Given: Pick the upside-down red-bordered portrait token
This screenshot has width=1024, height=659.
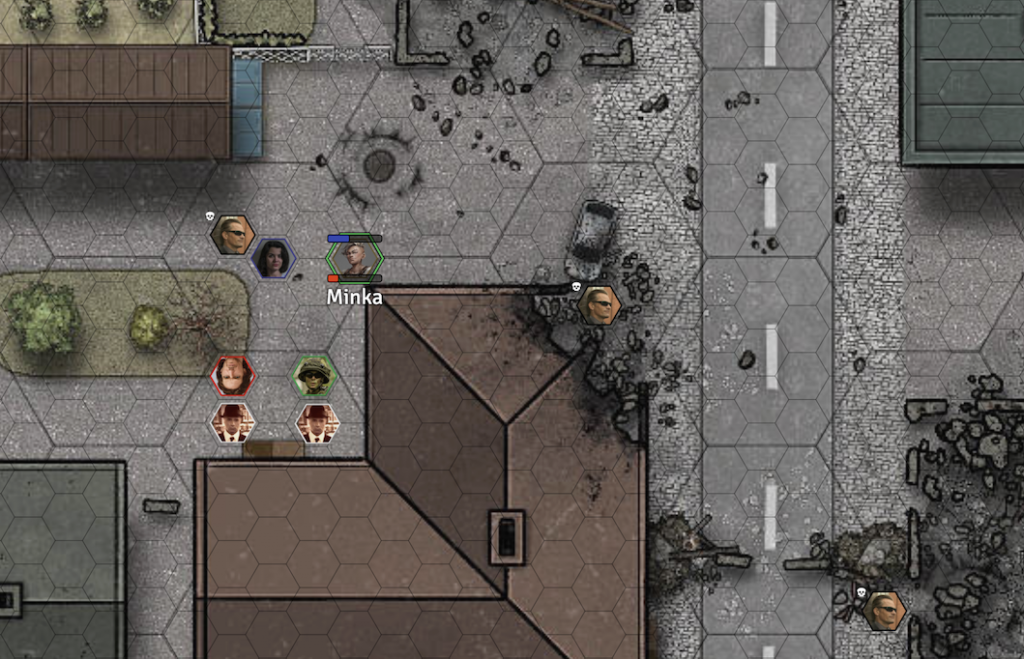Looking at the screenshot, I should [233, 376].
